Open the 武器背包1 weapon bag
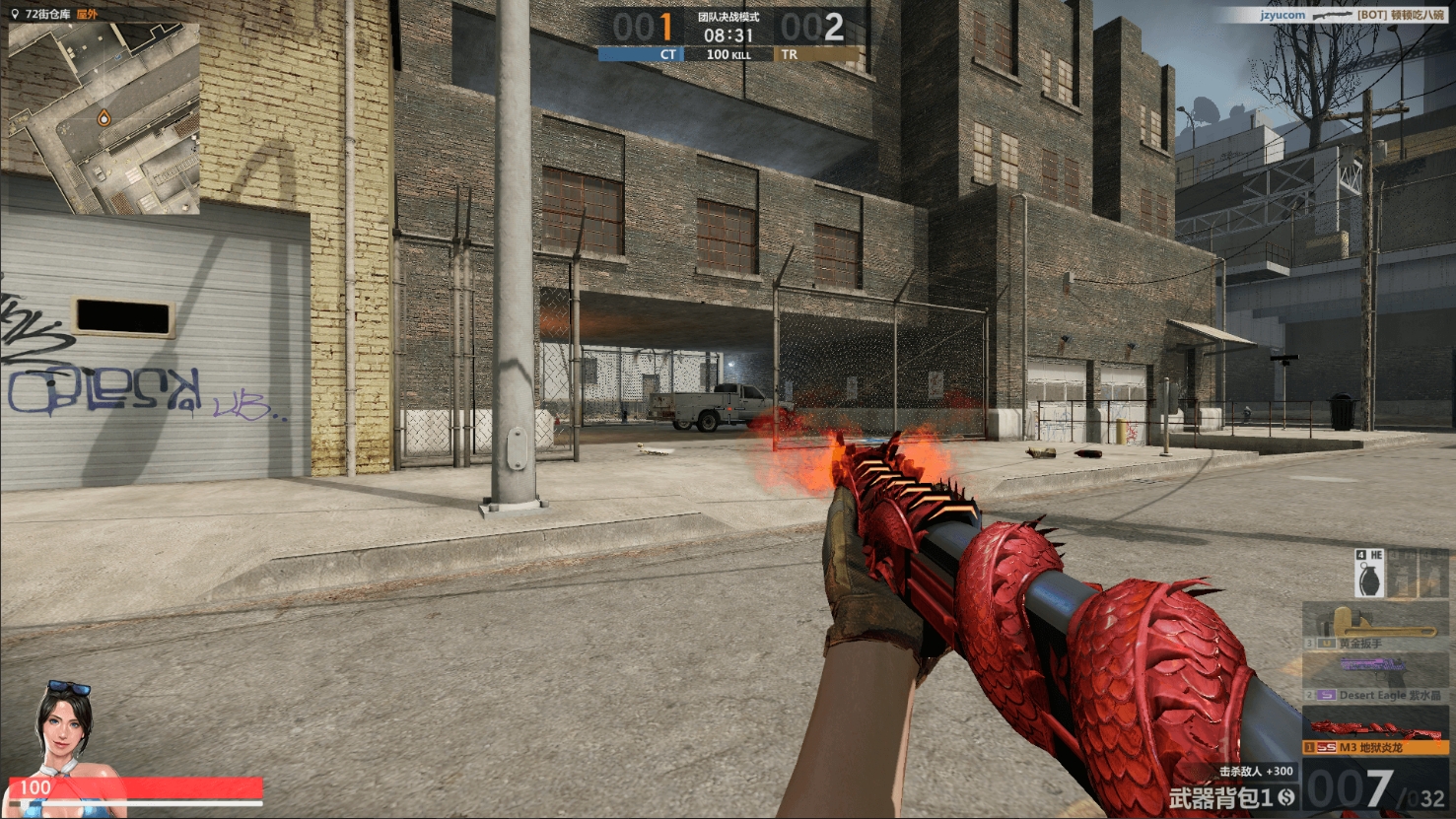The image size is (1456, 819). (1232, 796)
